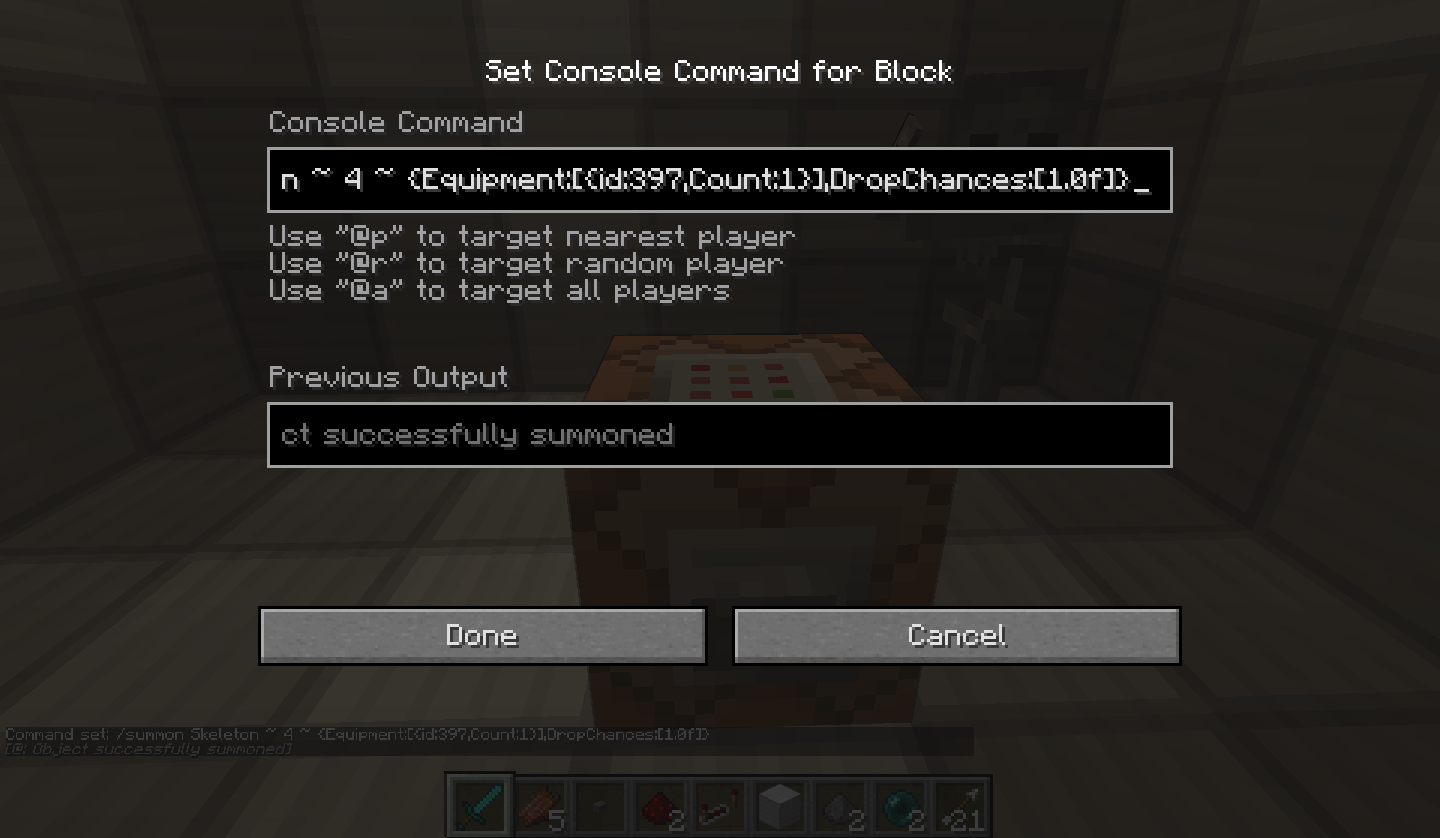The width and height of the screenshot is (1440, 838).
Task: Pick the gunpowder in the hotbar
Action: tap(838, 803)
